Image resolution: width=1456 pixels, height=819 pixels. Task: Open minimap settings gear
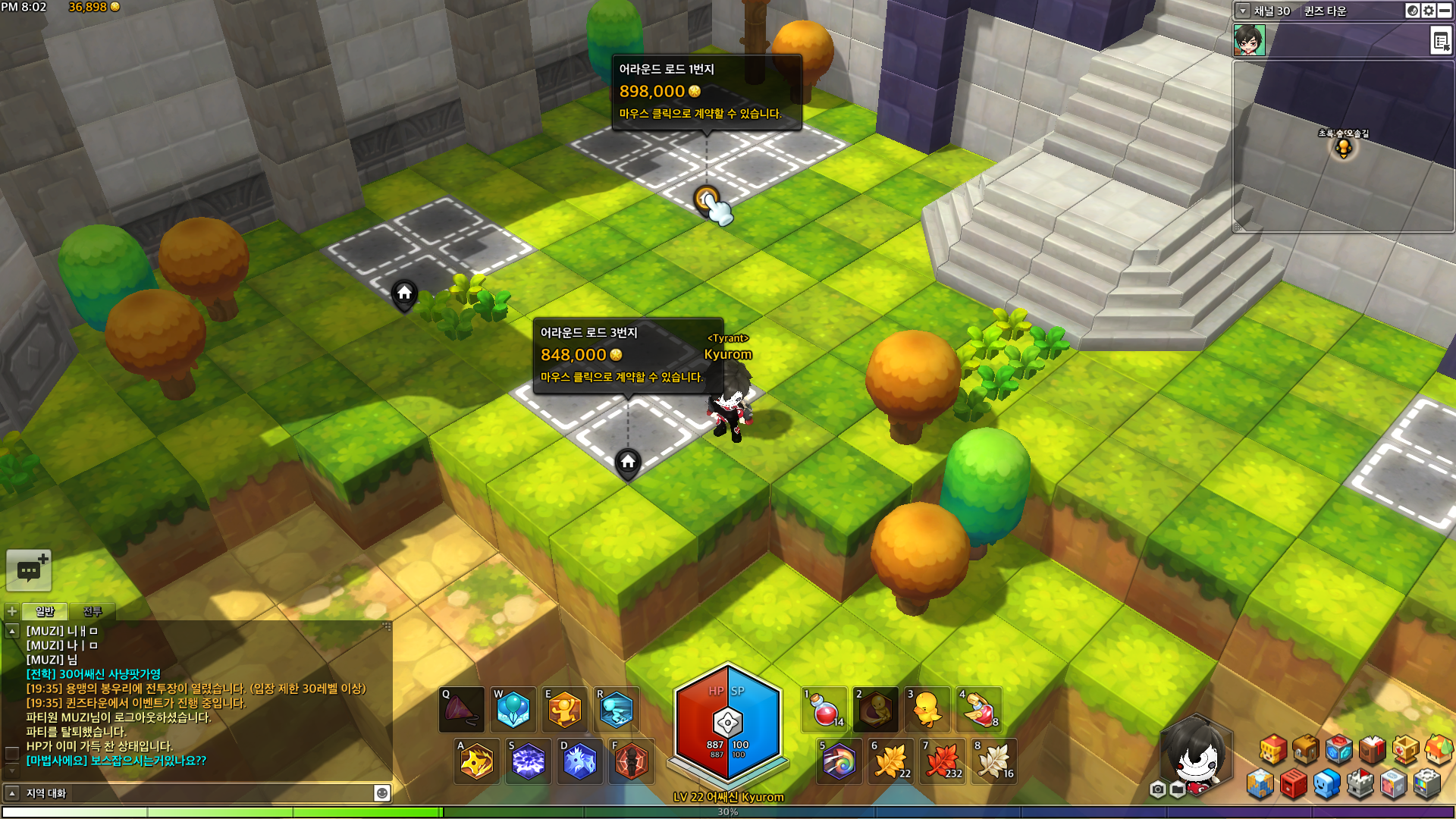(1429, 11)
